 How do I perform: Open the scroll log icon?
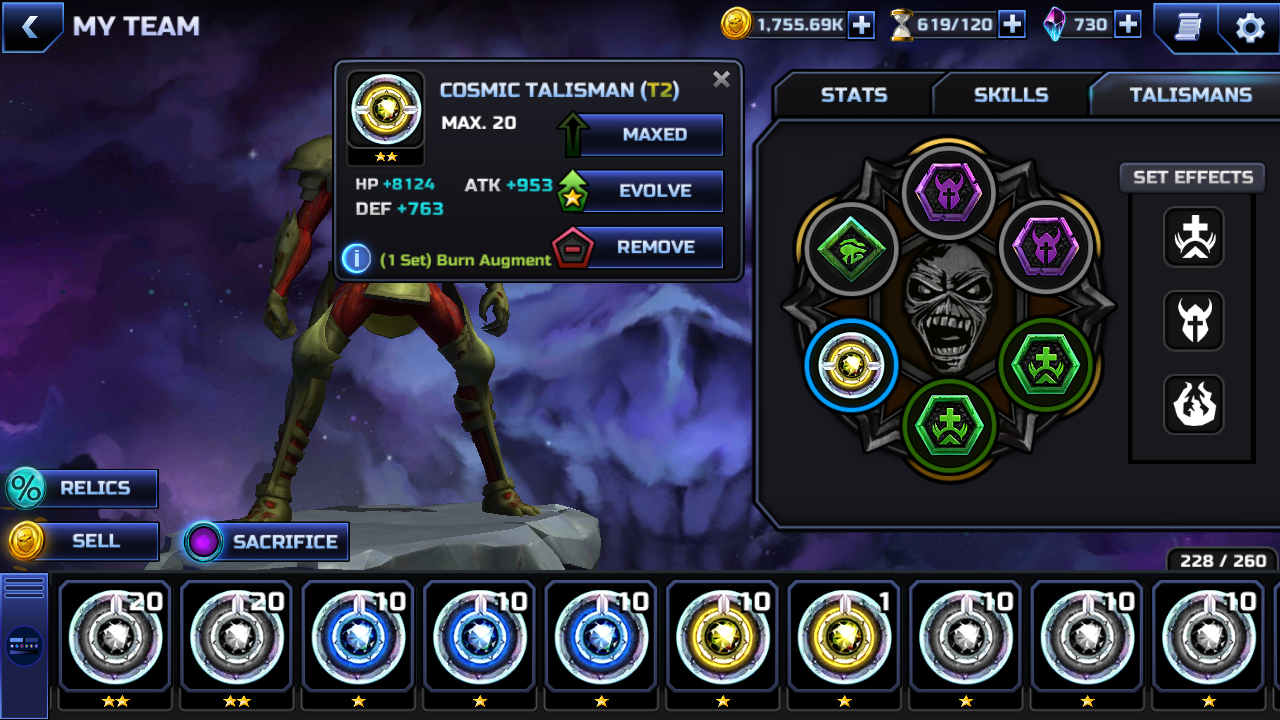coord(1187,27)
